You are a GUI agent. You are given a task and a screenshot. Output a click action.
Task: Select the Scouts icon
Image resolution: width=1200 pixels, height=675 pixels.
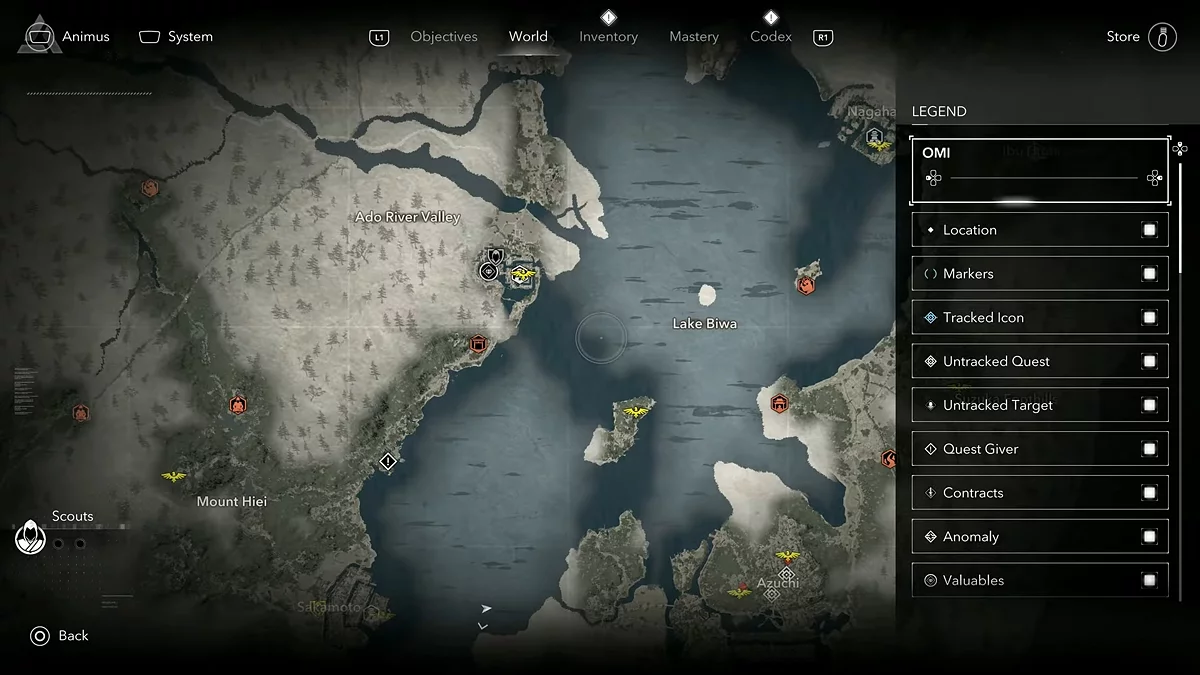[31, 538]
